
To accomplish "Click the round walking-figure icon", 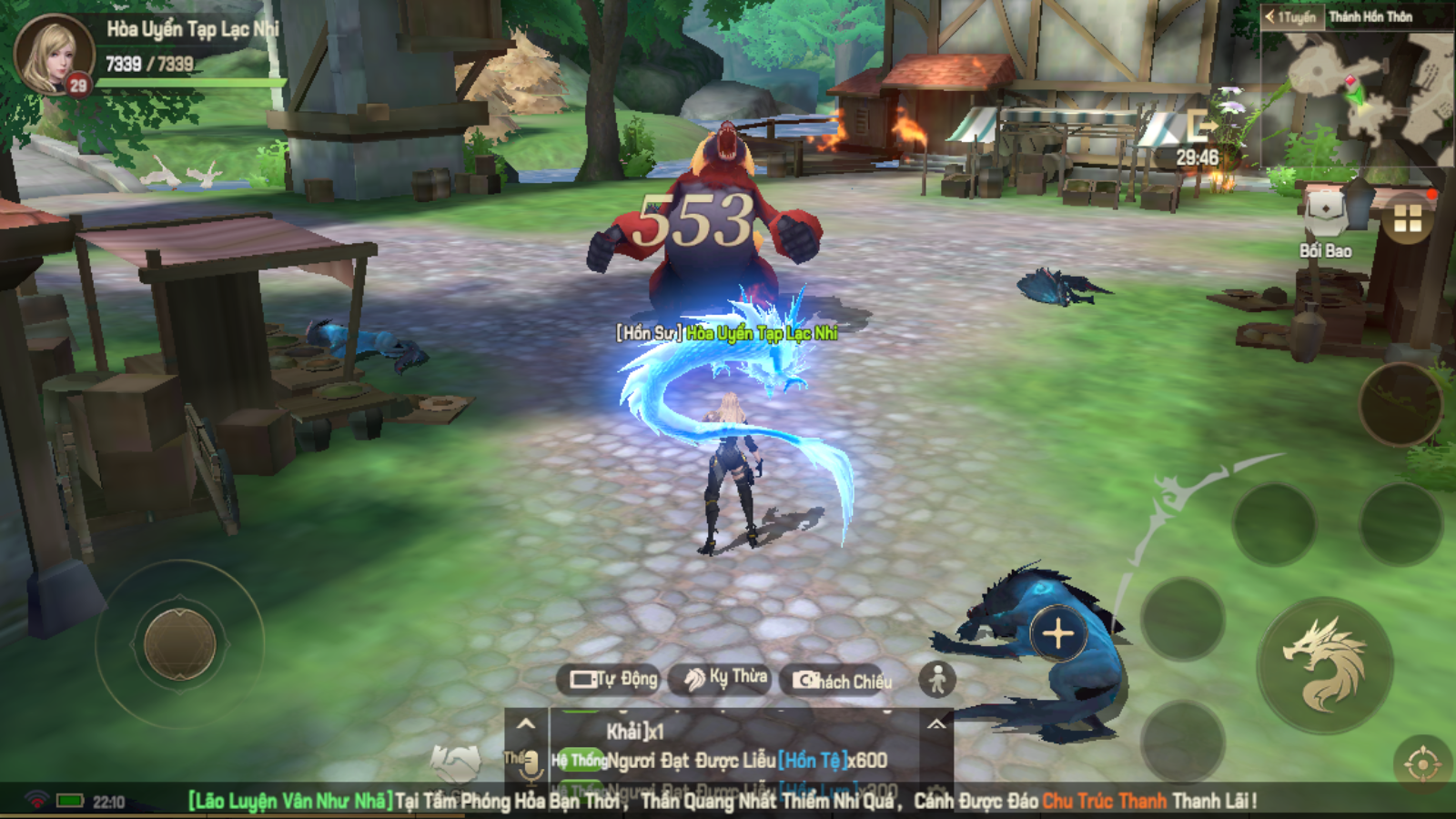I will [937, 679].
